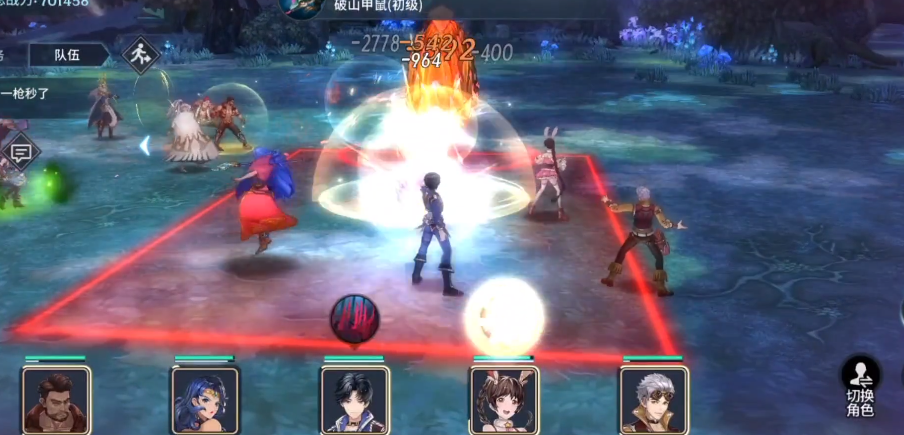The image size is (904, 435).
Task: Activate the round red skill icon
Action: tap(354, 318)
